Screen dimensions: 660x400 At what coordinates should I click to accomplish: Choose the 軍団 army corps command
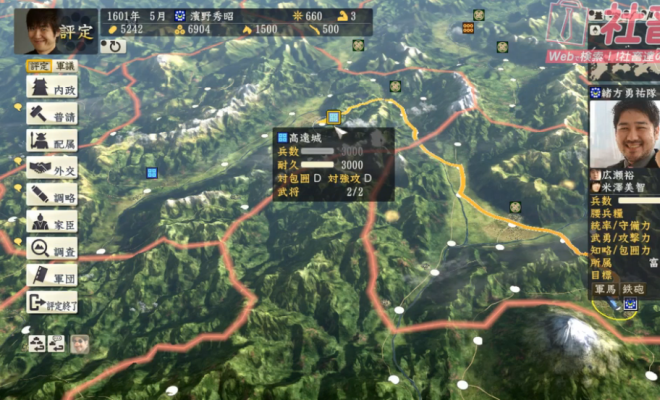(x=52, y=277)
